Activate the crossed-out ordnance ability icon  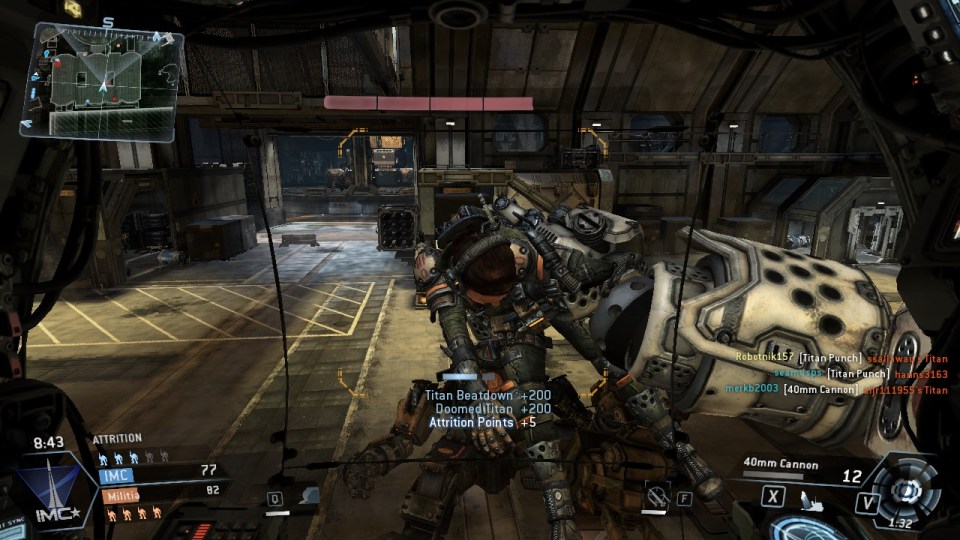[x=656, y=494]
